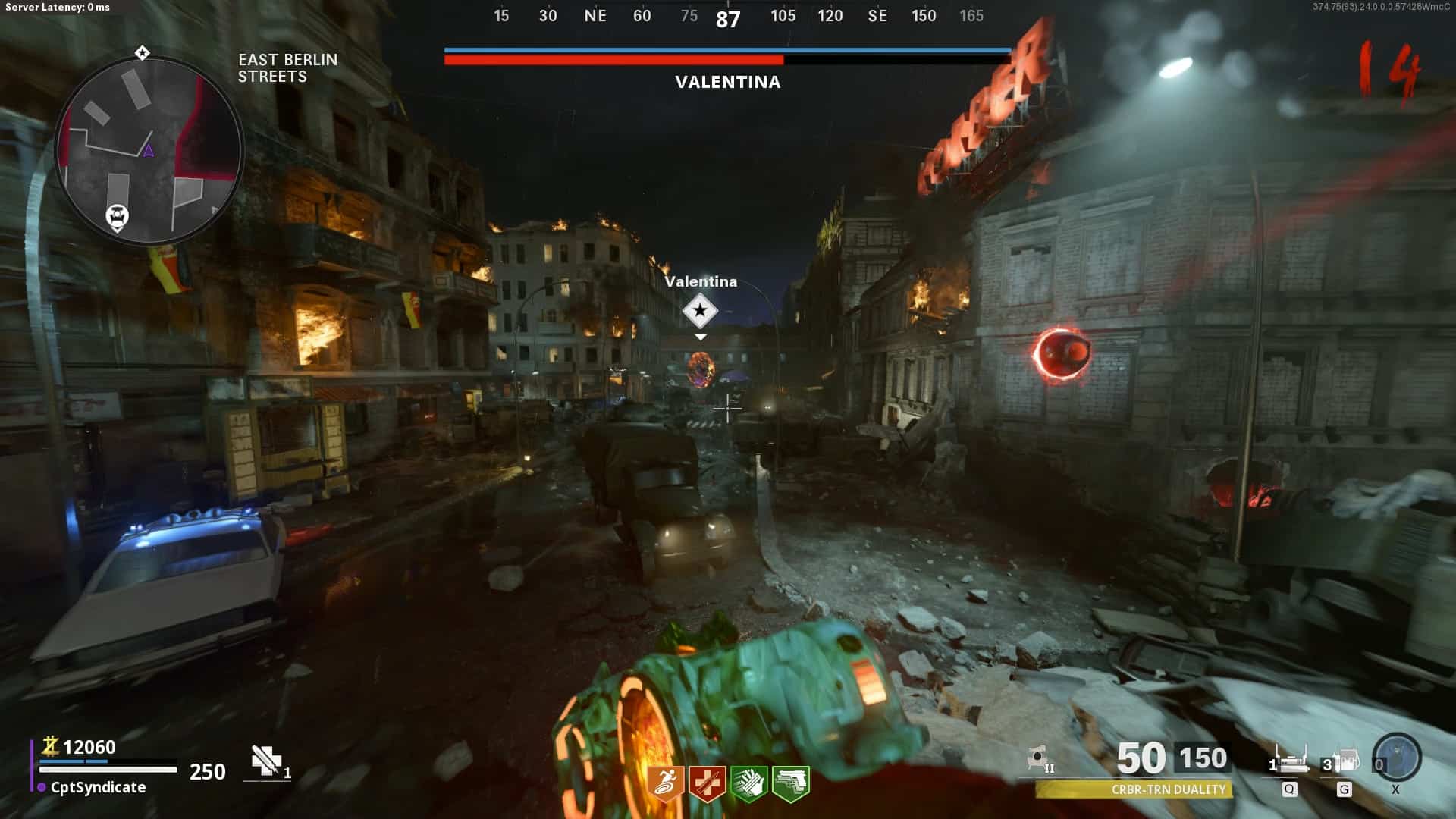The width and height of the screenshot is (1456, 819).
Task: Click the Stamin-Up running perk icon
Action: click(666, 783)
